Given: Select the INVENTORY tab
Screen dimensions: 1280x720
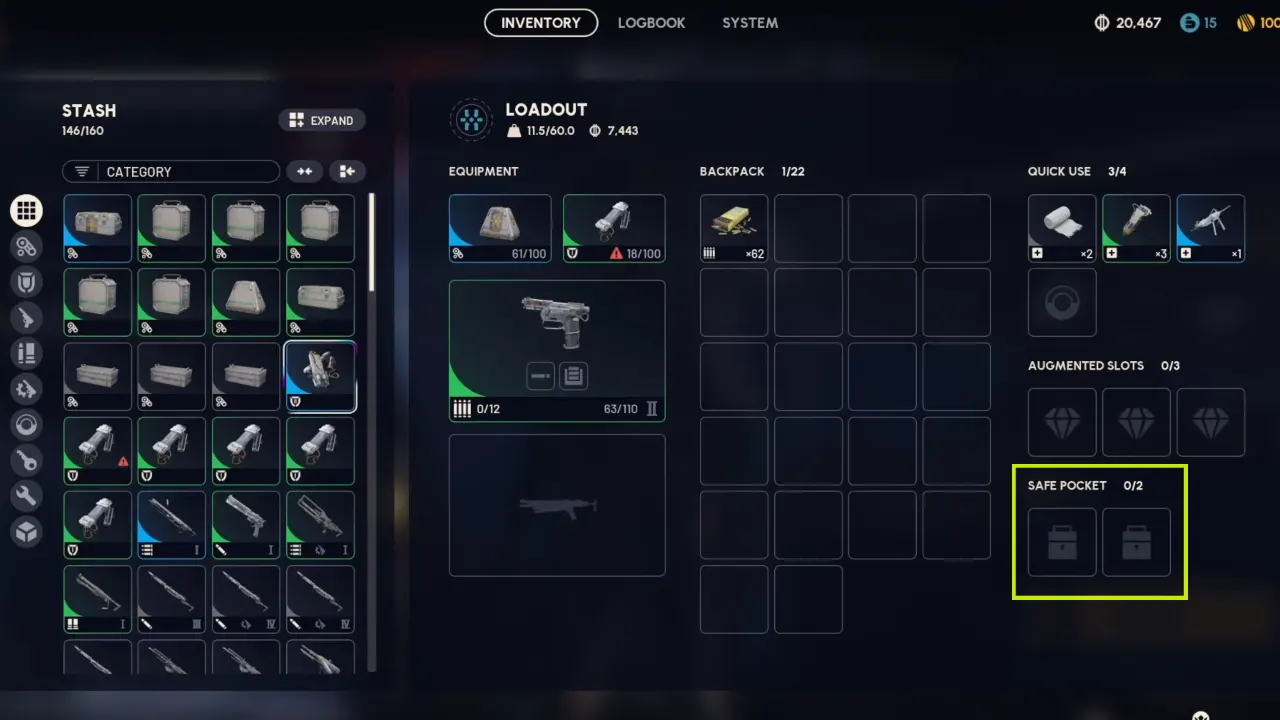Looking at the screenshot, I should tap(540, 22).
